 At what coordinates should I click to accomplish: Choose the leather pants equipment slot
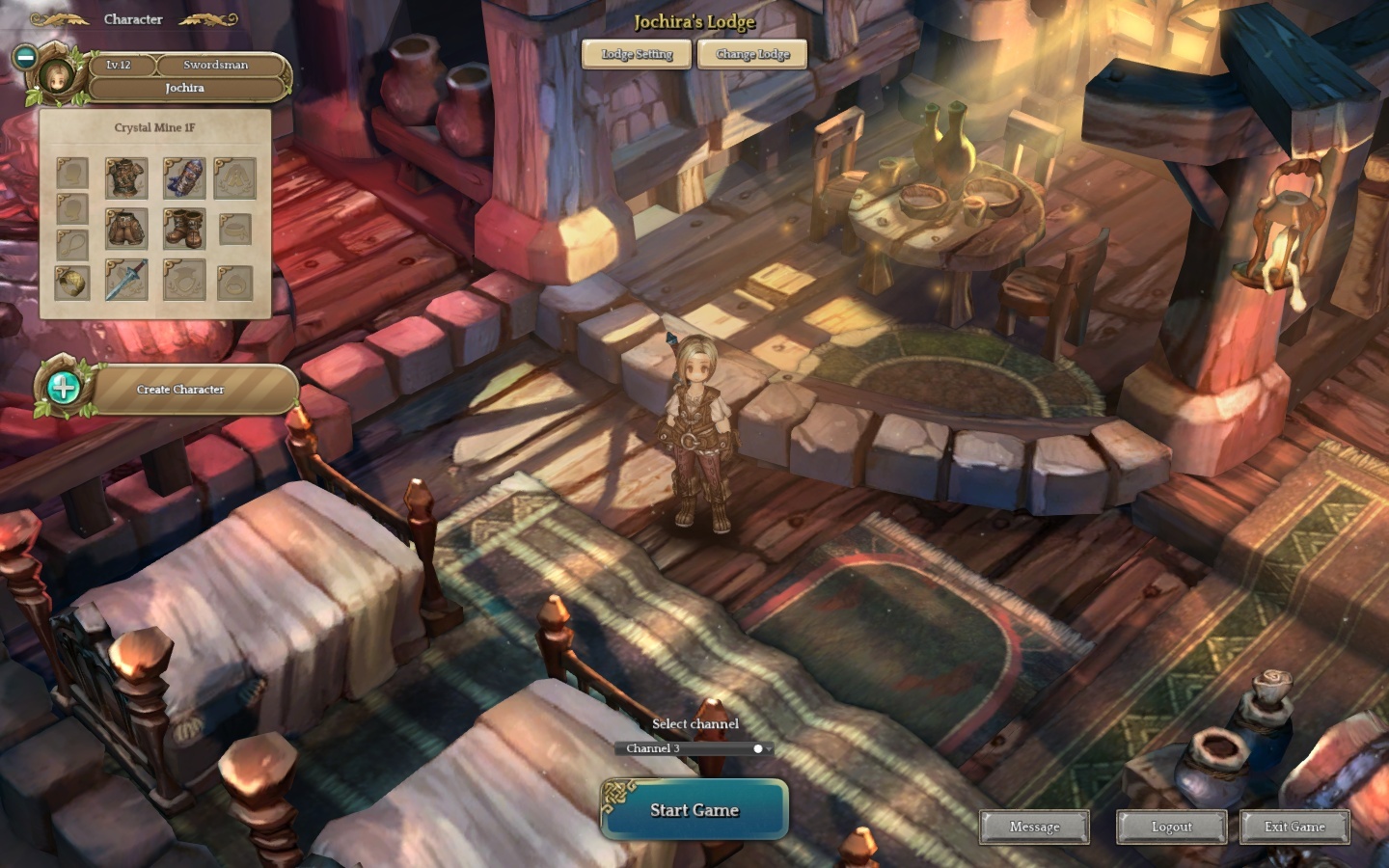pos(126,230)
